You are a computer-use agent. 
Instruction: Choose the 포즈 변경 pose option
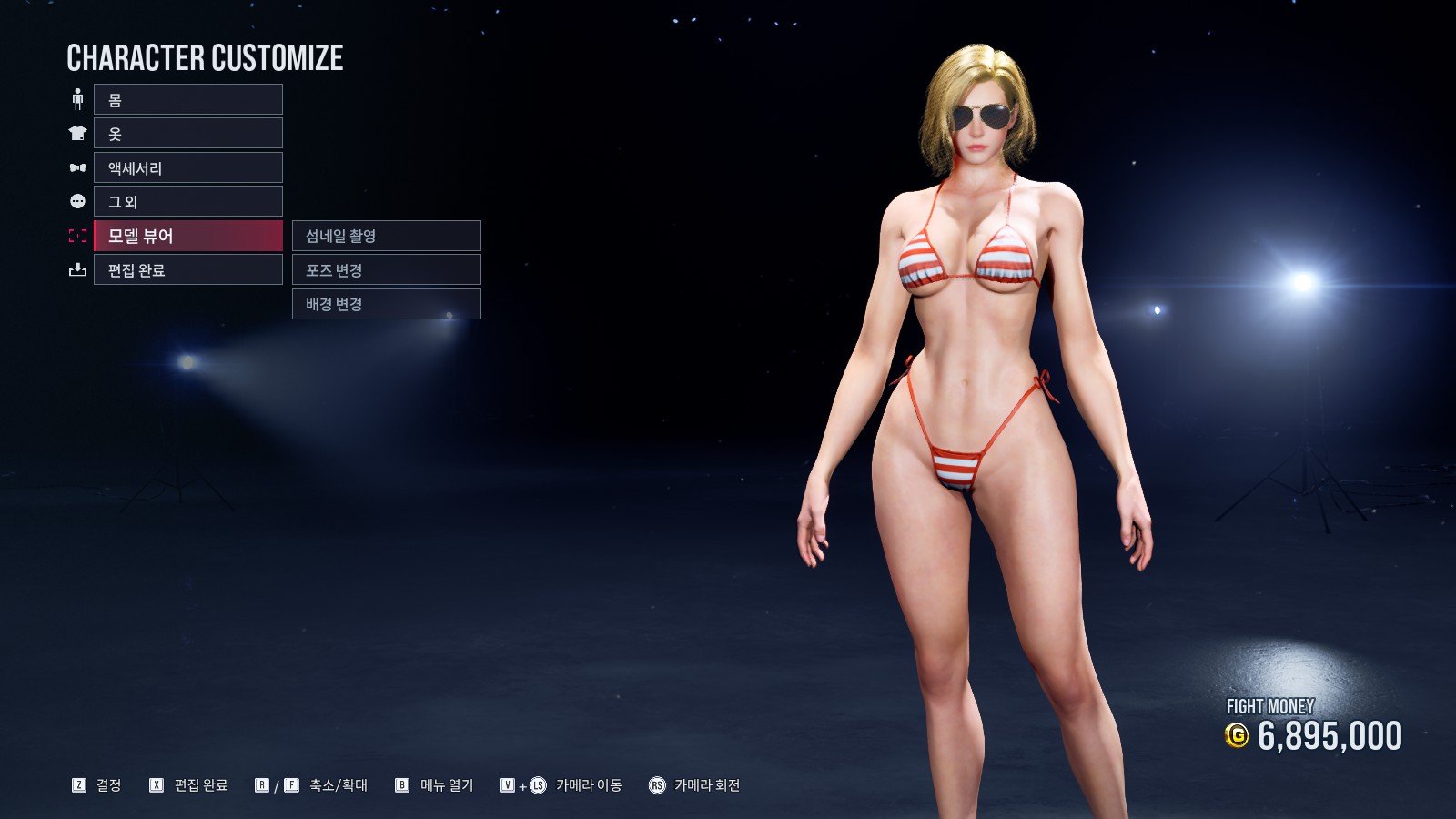[386, 270]
